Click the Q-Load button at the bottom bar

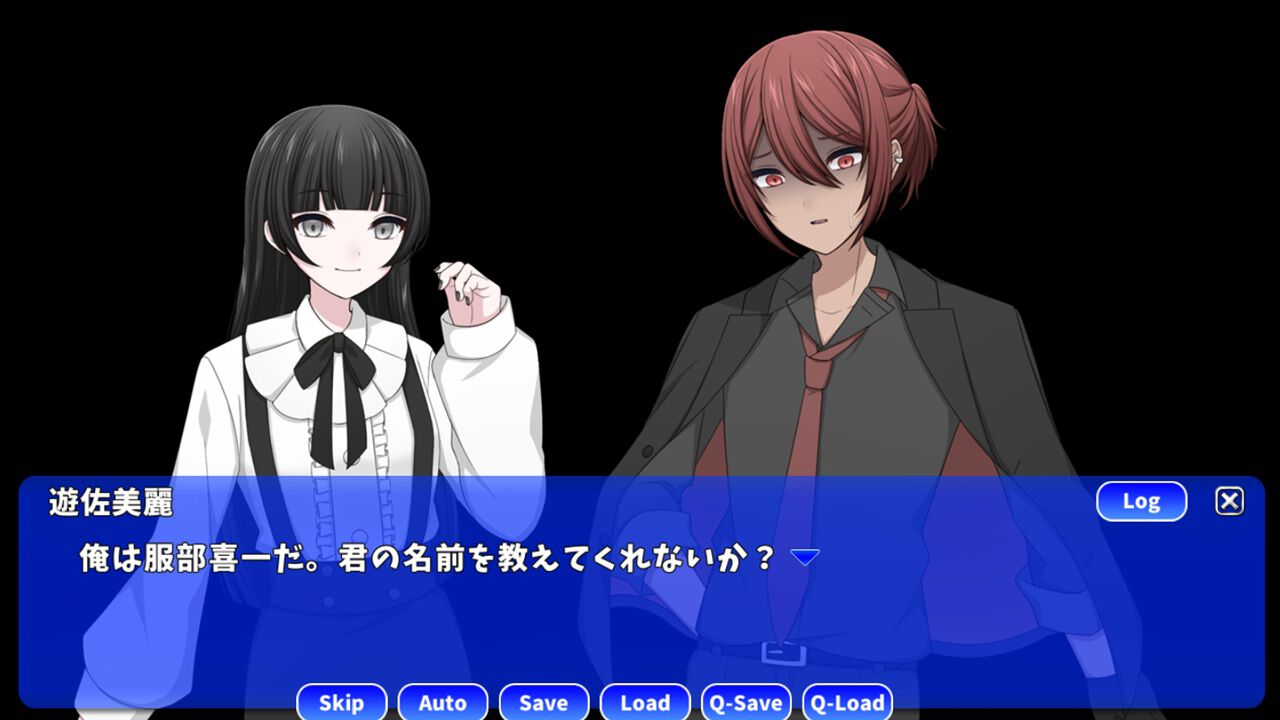point(849,702)
